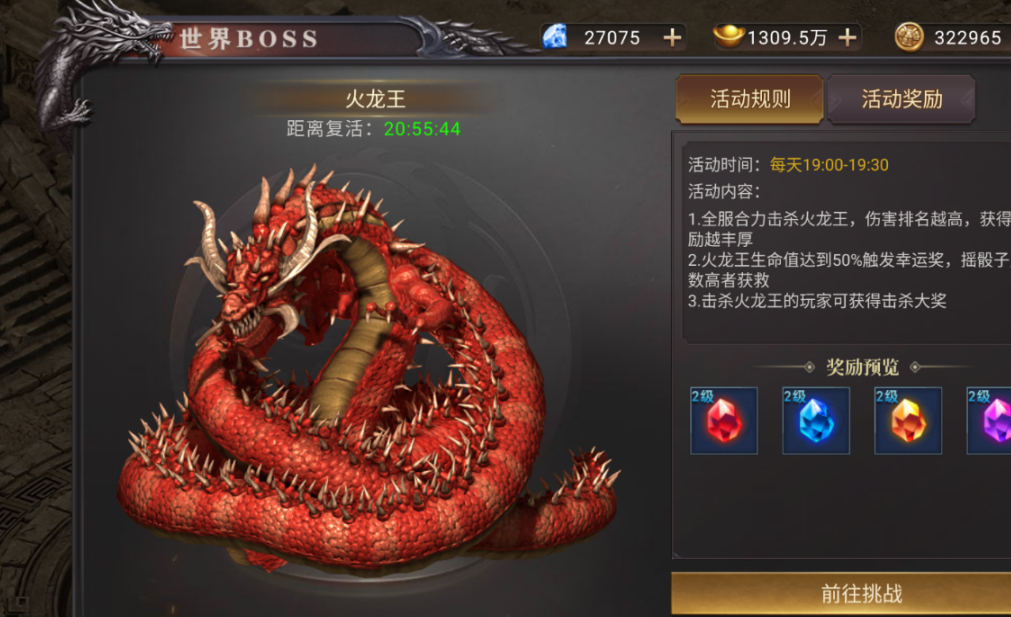Select the red level-2 gem reward

pos(724,421)
